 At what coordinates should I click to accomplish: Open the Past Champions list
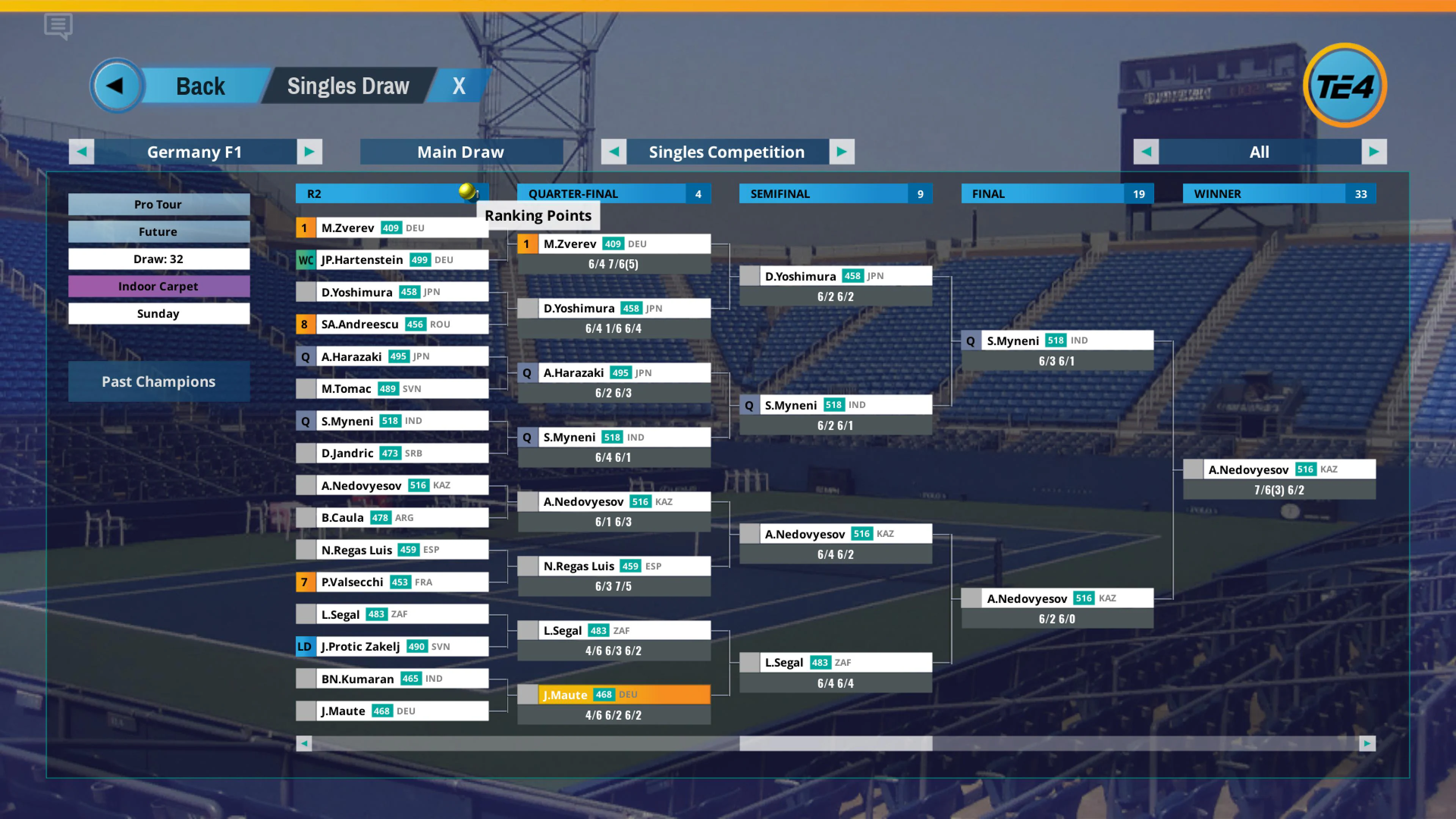pyautogui.click(x=159, y=381)
